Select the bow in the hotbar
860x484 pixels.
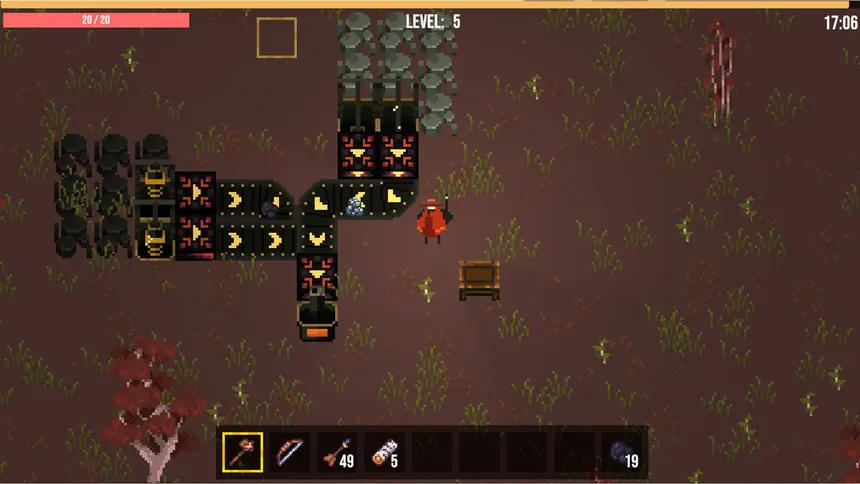pos(290,452)
